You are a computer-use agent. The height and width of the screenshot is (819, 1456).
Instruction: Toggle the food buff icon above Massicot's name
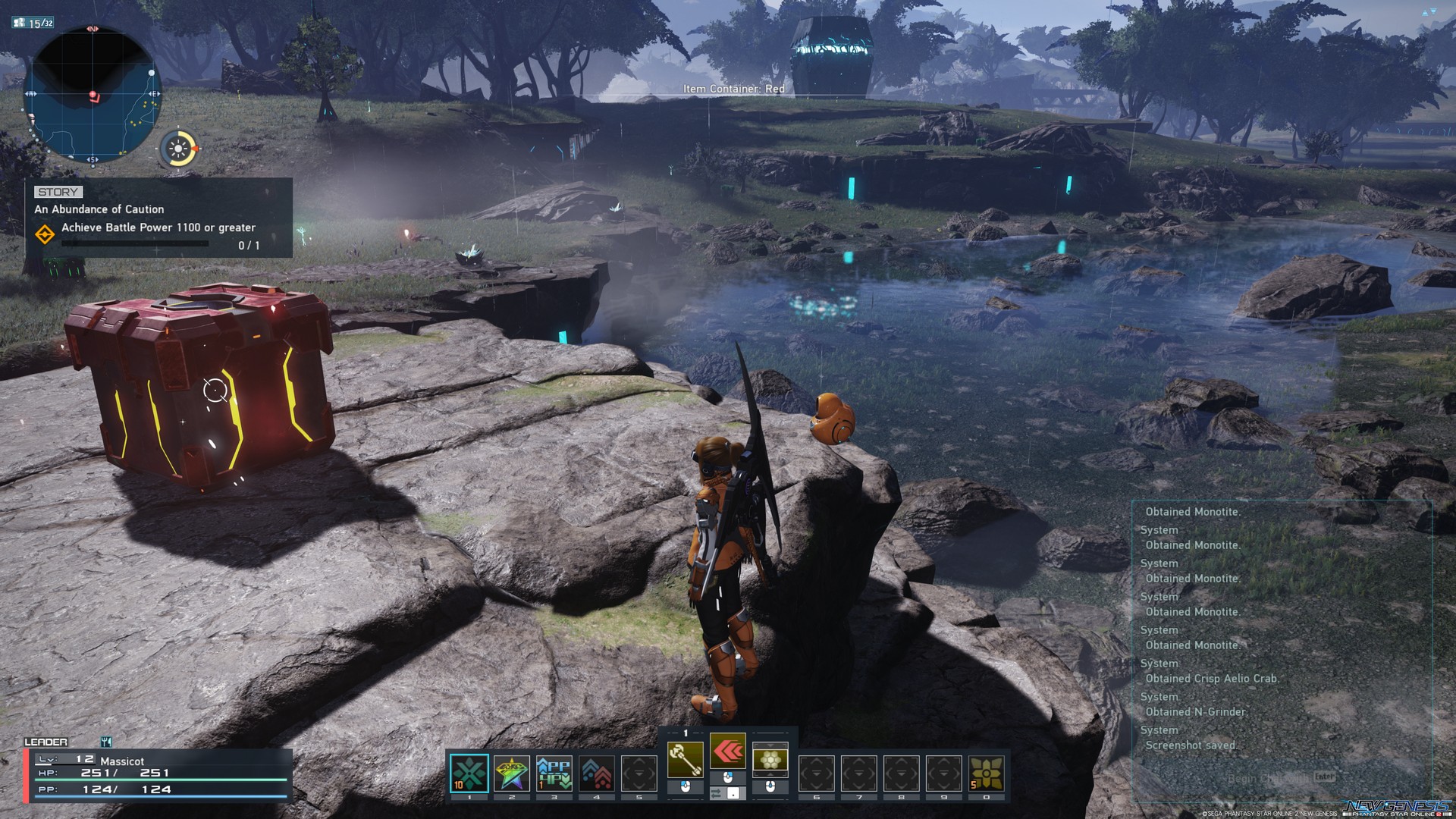[x=106, y=742]
